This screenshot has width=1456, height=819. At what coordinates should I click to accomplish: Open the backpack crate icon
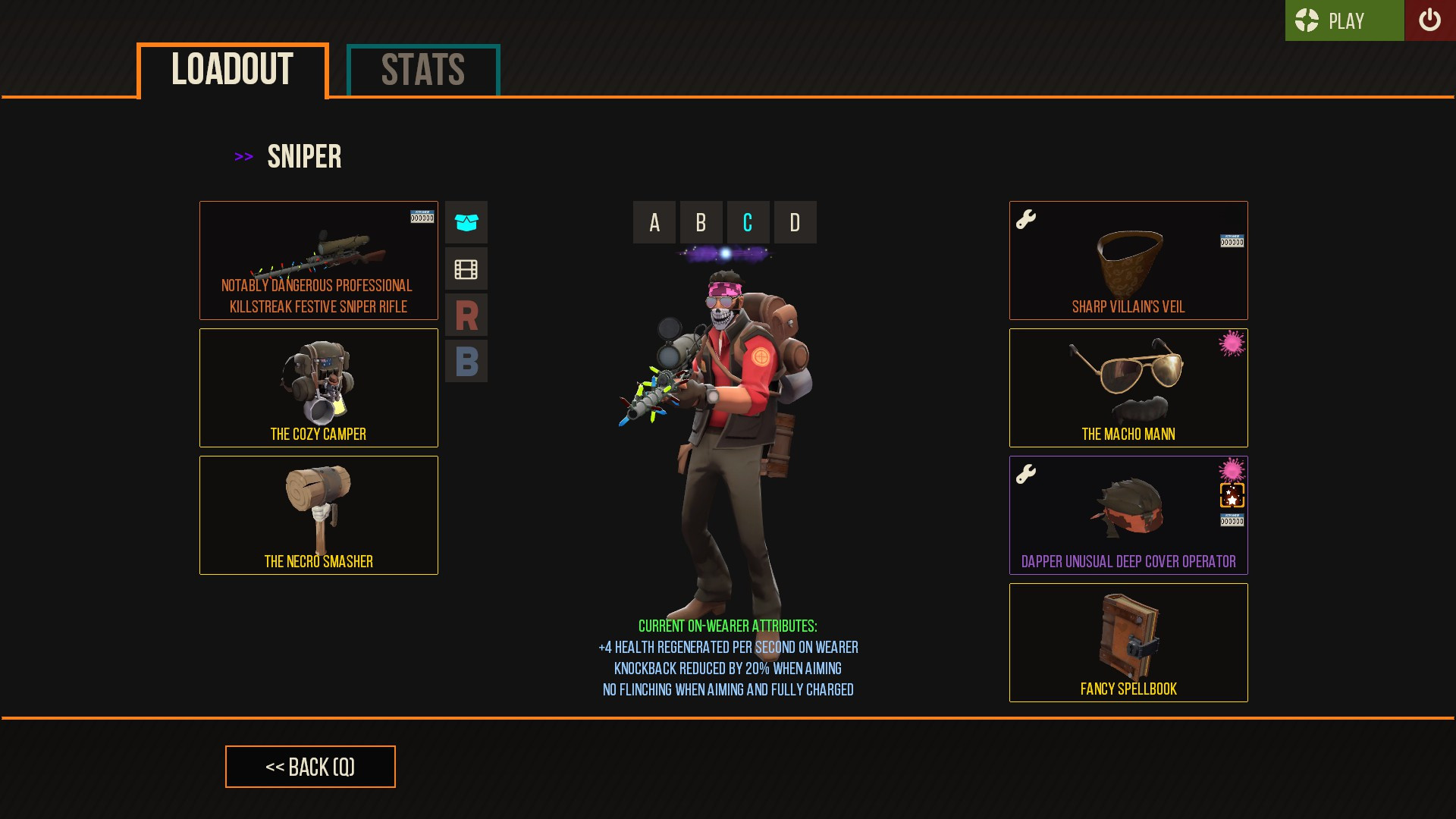[x=466, y=222]
